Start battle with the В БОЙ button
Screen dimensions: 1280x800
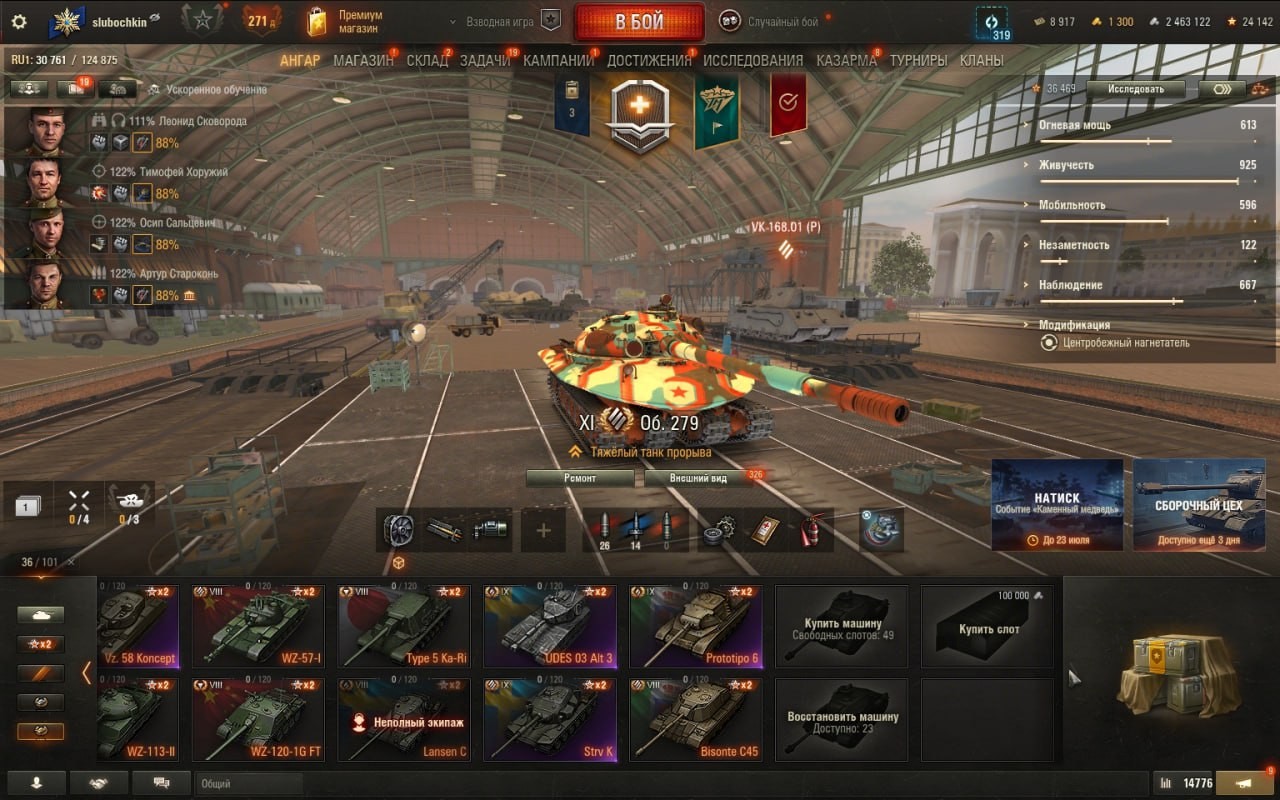pyautogui.click(x=638, y=22)
